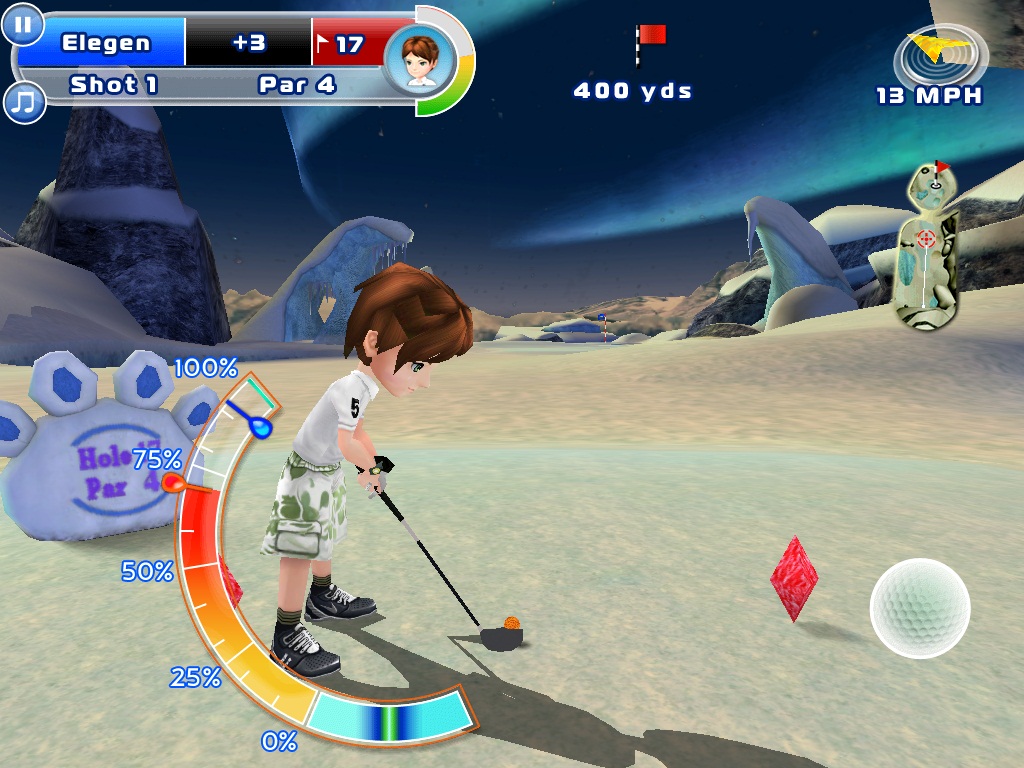Viewport: 1024px width, 768px height.
Task: Tap the golf ball swing button
Action: point(920,608)
